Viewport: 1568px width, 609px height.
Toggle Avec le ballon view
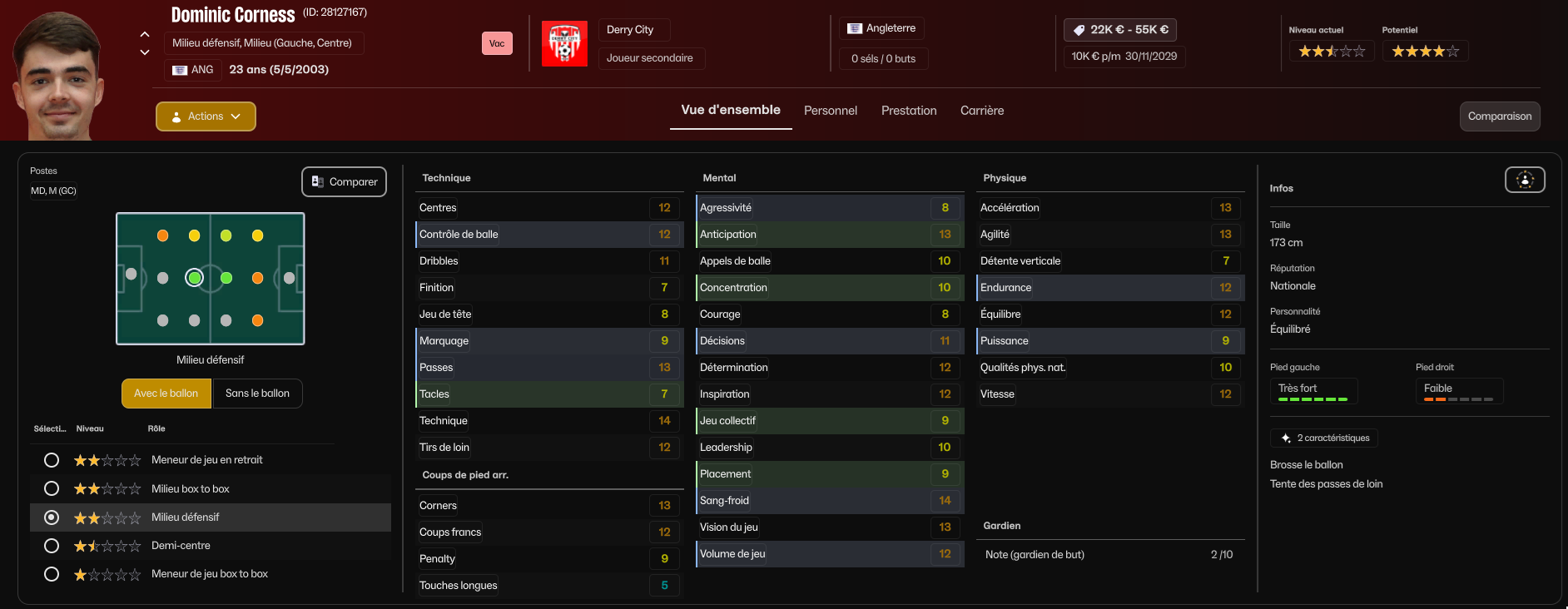[x=166, y=394]
